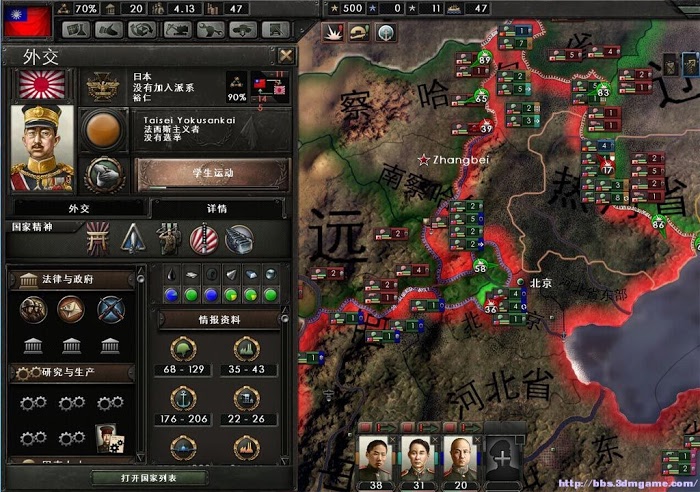Screen dimensions: 700x492
Task: Select the army commander with 31 divisions
Action: 419,459
